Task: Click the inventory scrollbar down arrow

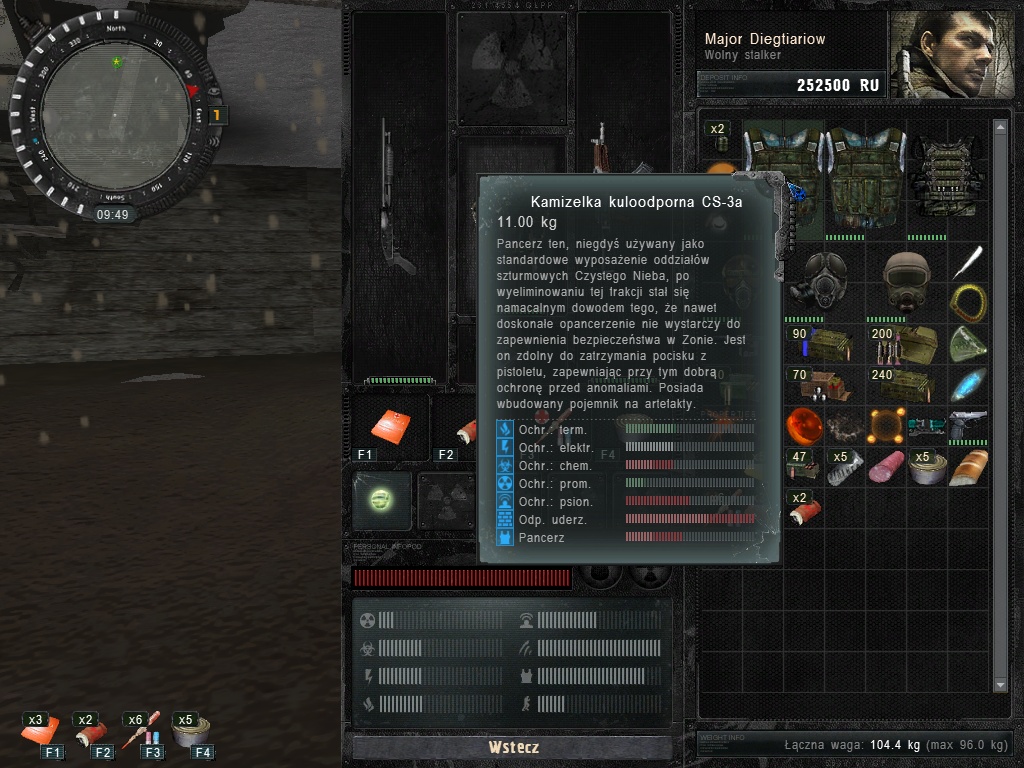Action: [1000, 684]
